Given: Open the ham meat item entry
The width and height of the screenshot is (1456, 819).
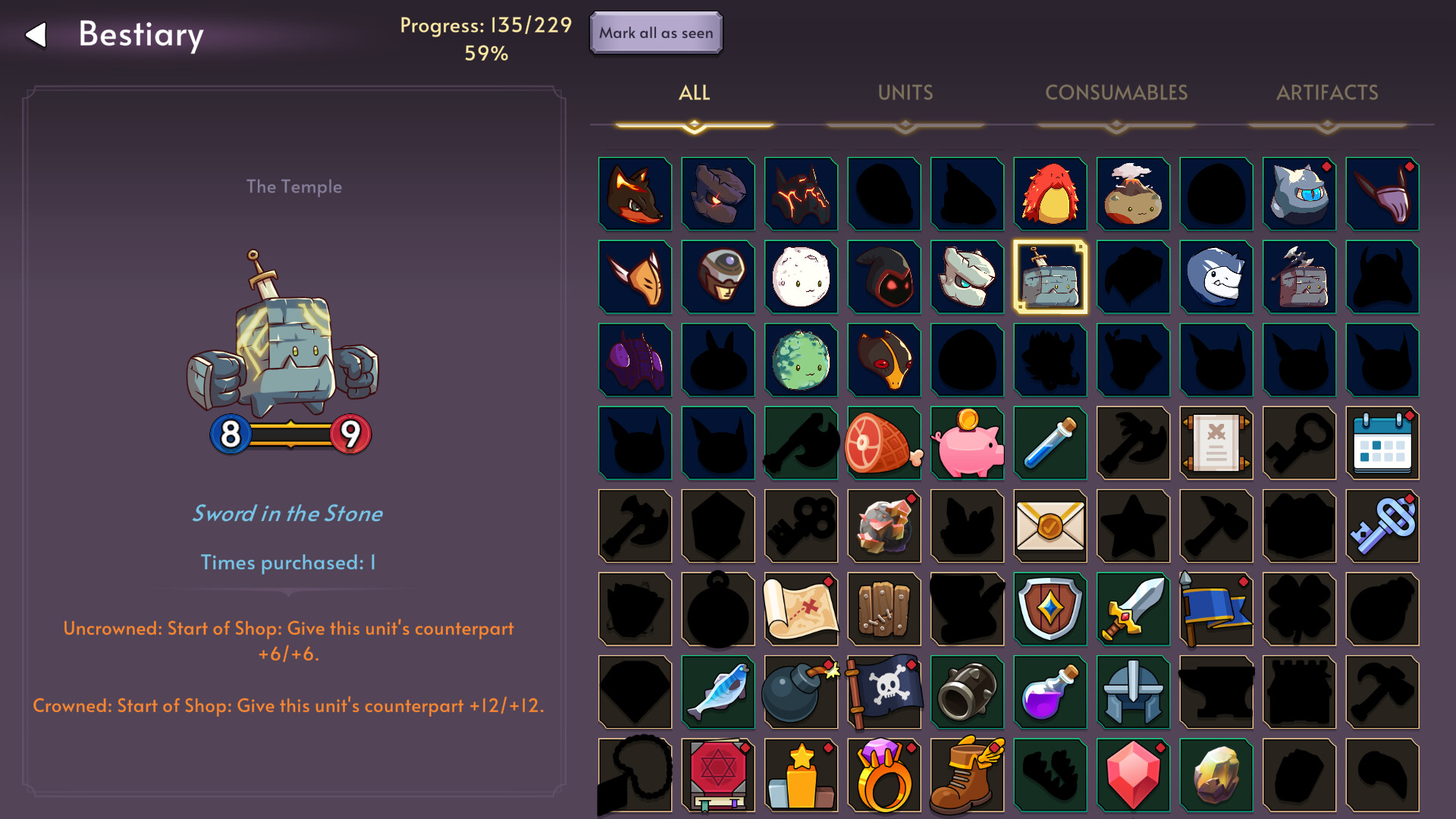Looking at the screenshot, I should click(884, 443).
